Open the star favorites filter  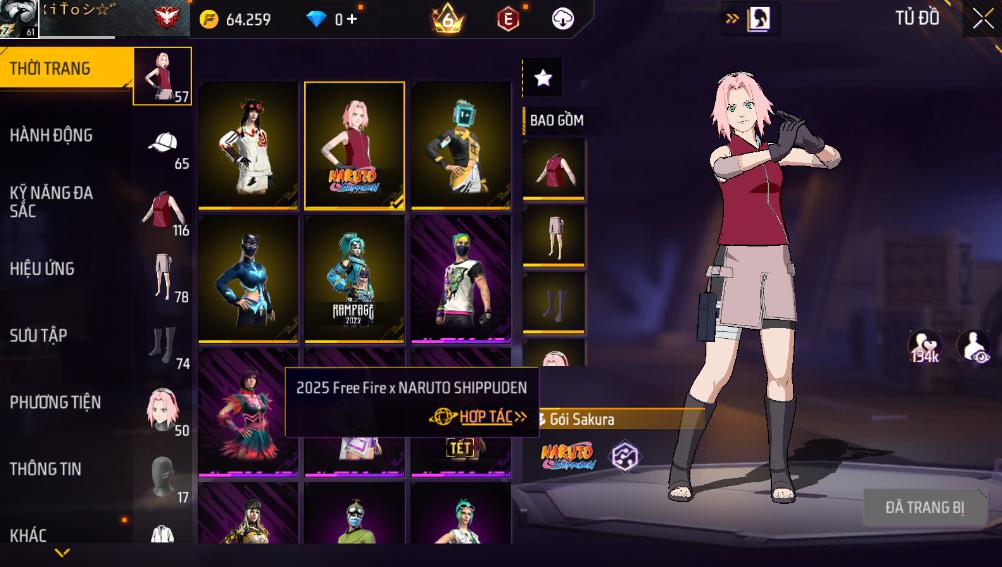click(x=542, y=77)
